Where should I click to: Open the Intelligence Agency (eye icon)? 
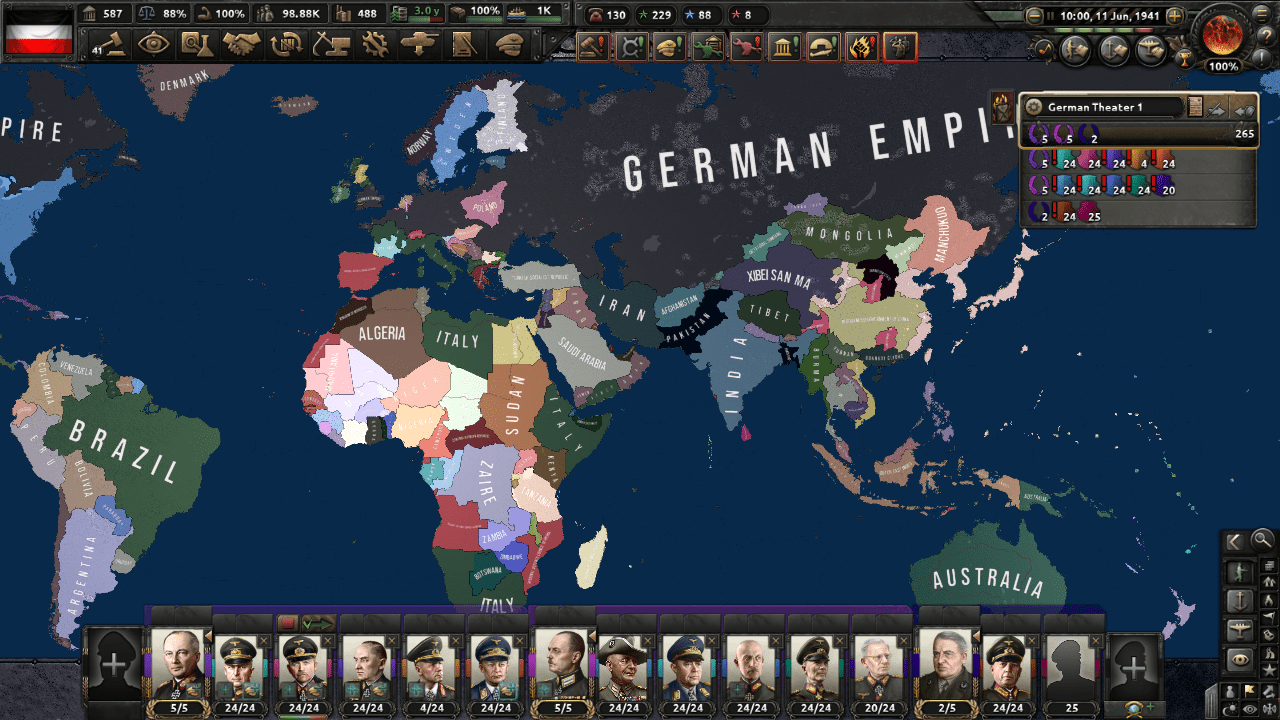[153, 46]
